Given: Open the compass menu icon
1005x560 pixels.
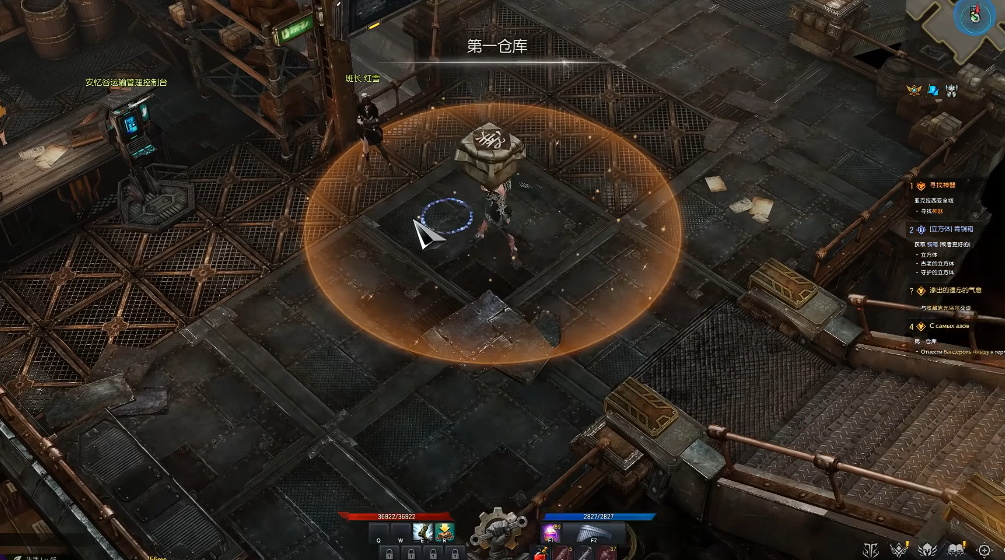Looking at the screenshot, I should point(983,549).
